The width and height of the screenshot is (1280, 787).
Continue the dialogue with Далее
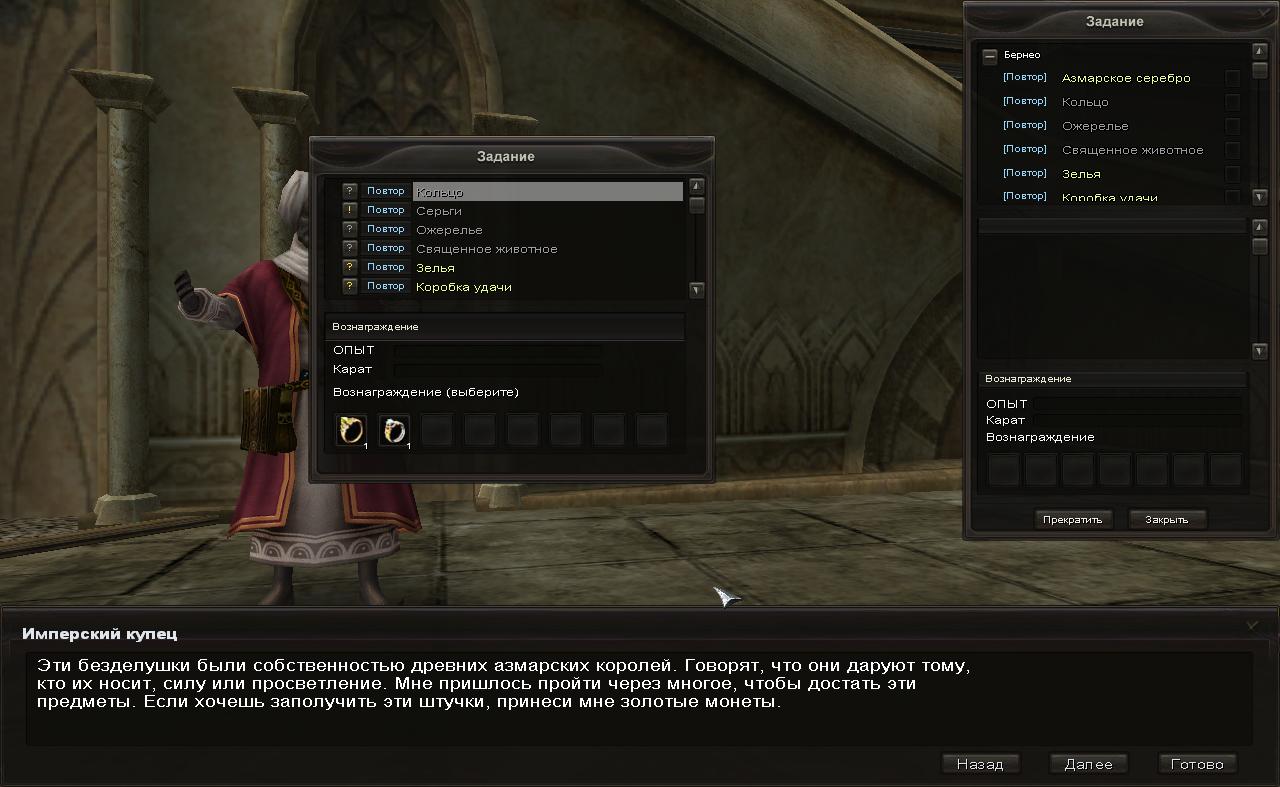click(x=1088, y=764)
